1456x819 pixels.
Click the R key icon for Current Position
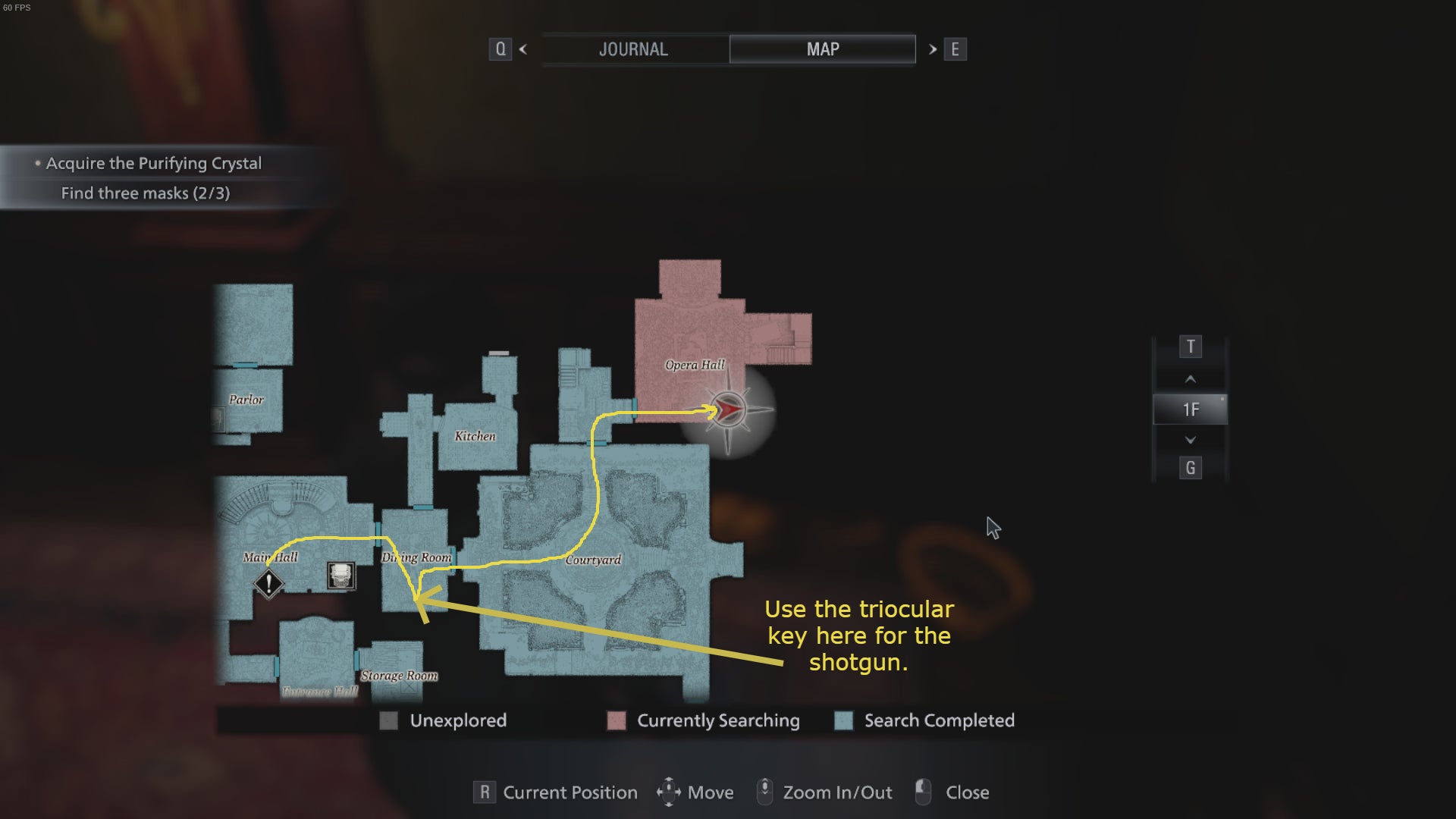(x=483, y=792)
